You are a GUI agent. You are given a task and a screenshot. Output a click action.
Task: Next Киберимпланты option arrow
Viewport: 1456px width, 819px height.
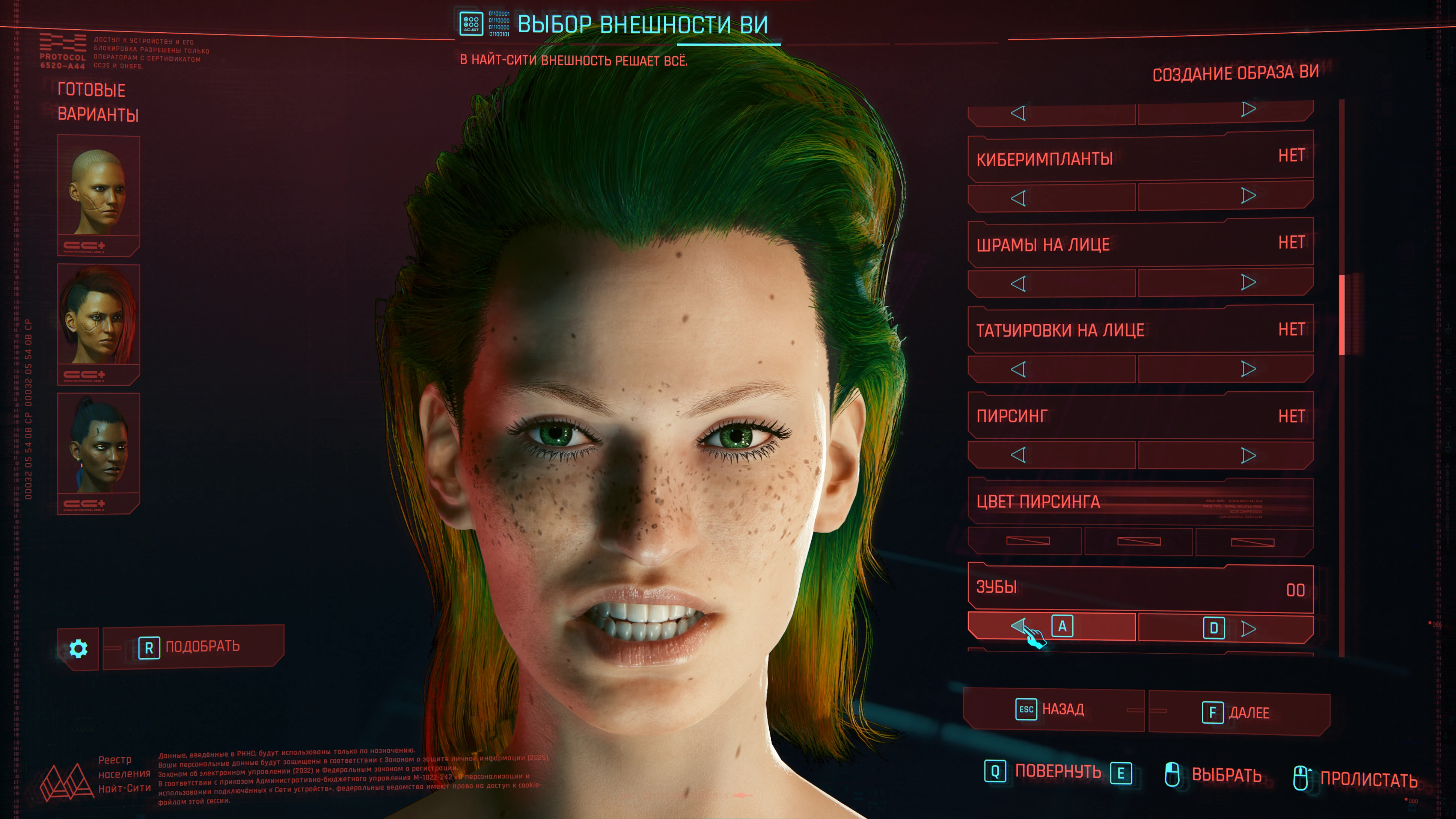[1248, 196]
